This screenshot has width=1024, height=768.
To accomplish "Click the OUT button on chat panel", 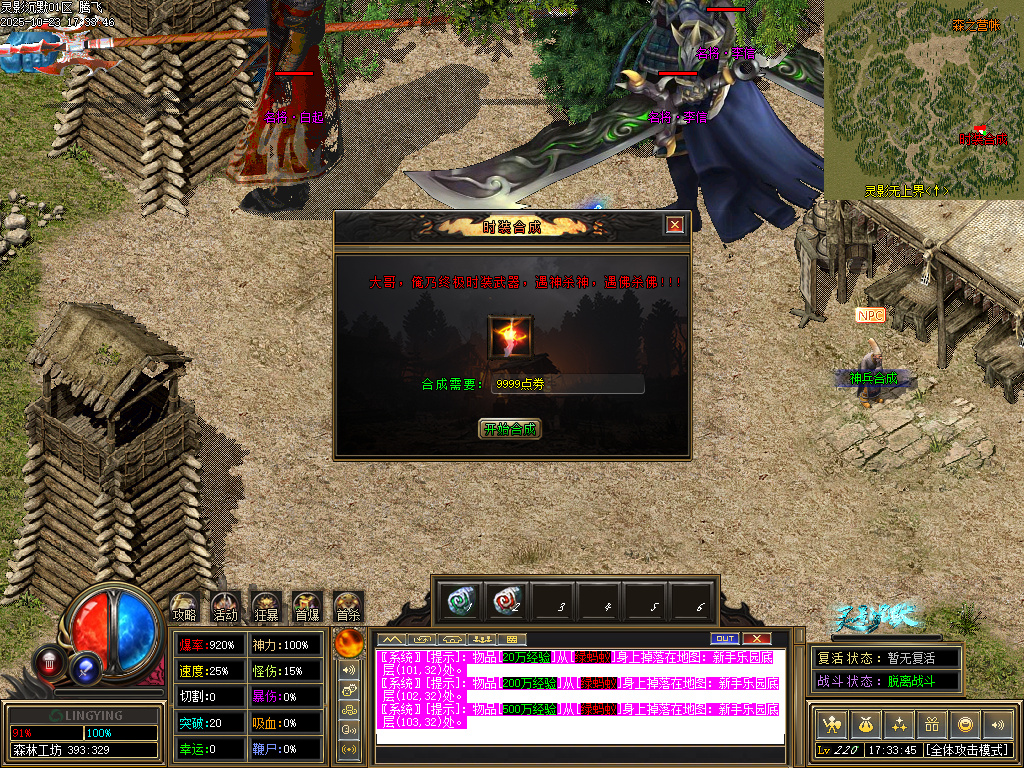I will (724, 638).
